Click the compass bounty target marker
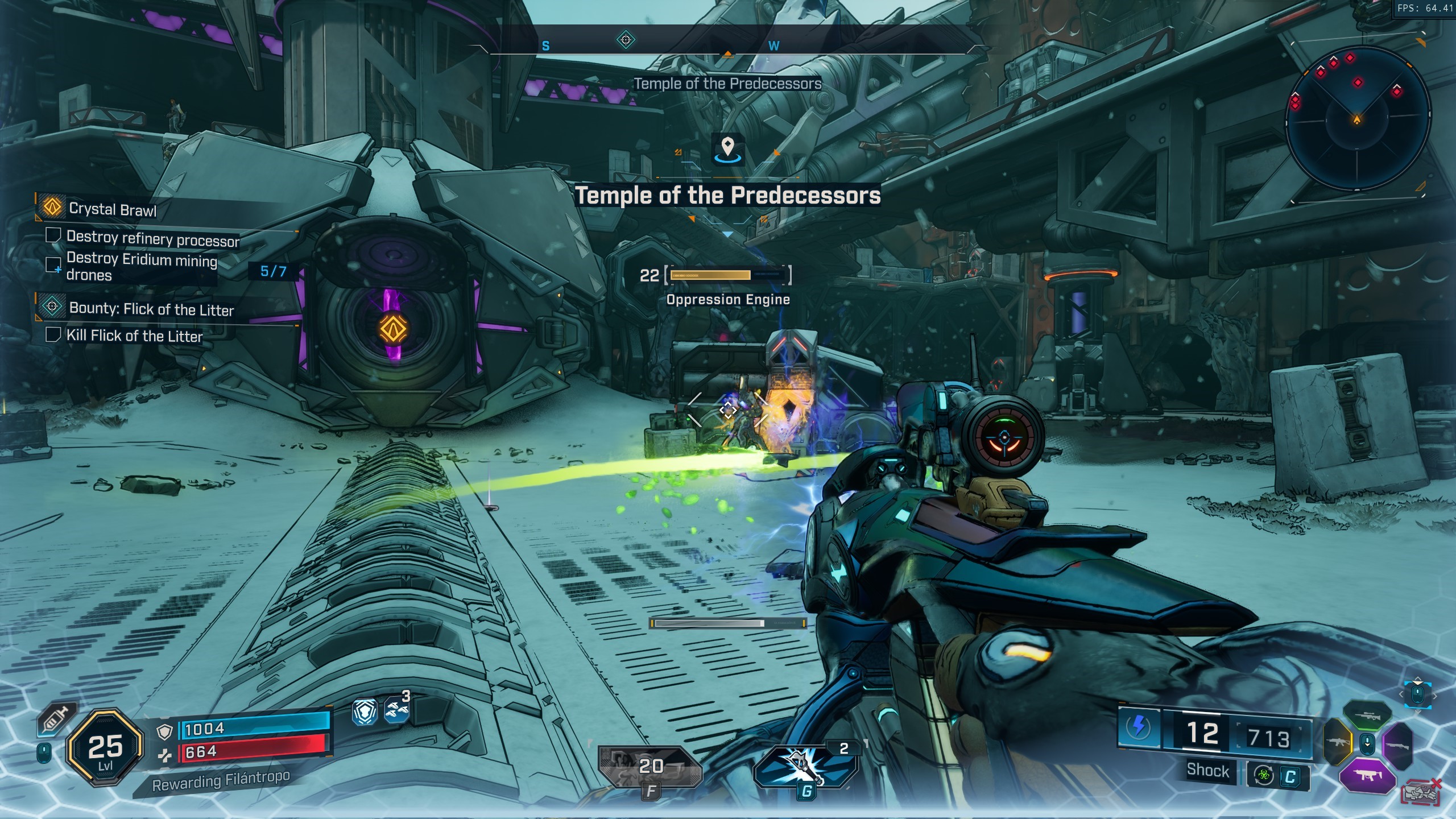Viewport: 1456px width, 819px height. pyautogui.click(x=626, y=40)
